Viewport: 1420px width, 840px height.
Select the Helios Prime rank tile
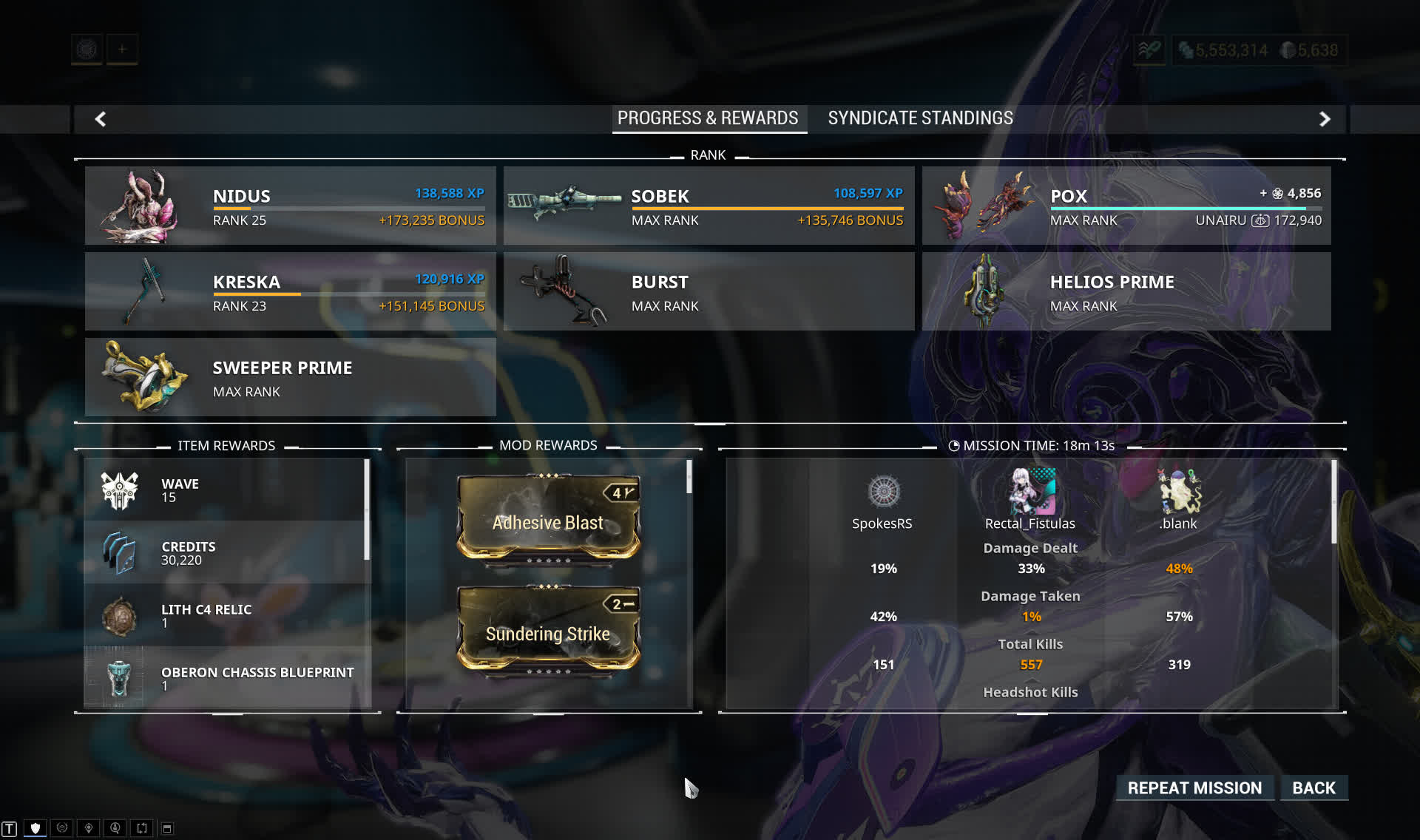click(1126, 291)
